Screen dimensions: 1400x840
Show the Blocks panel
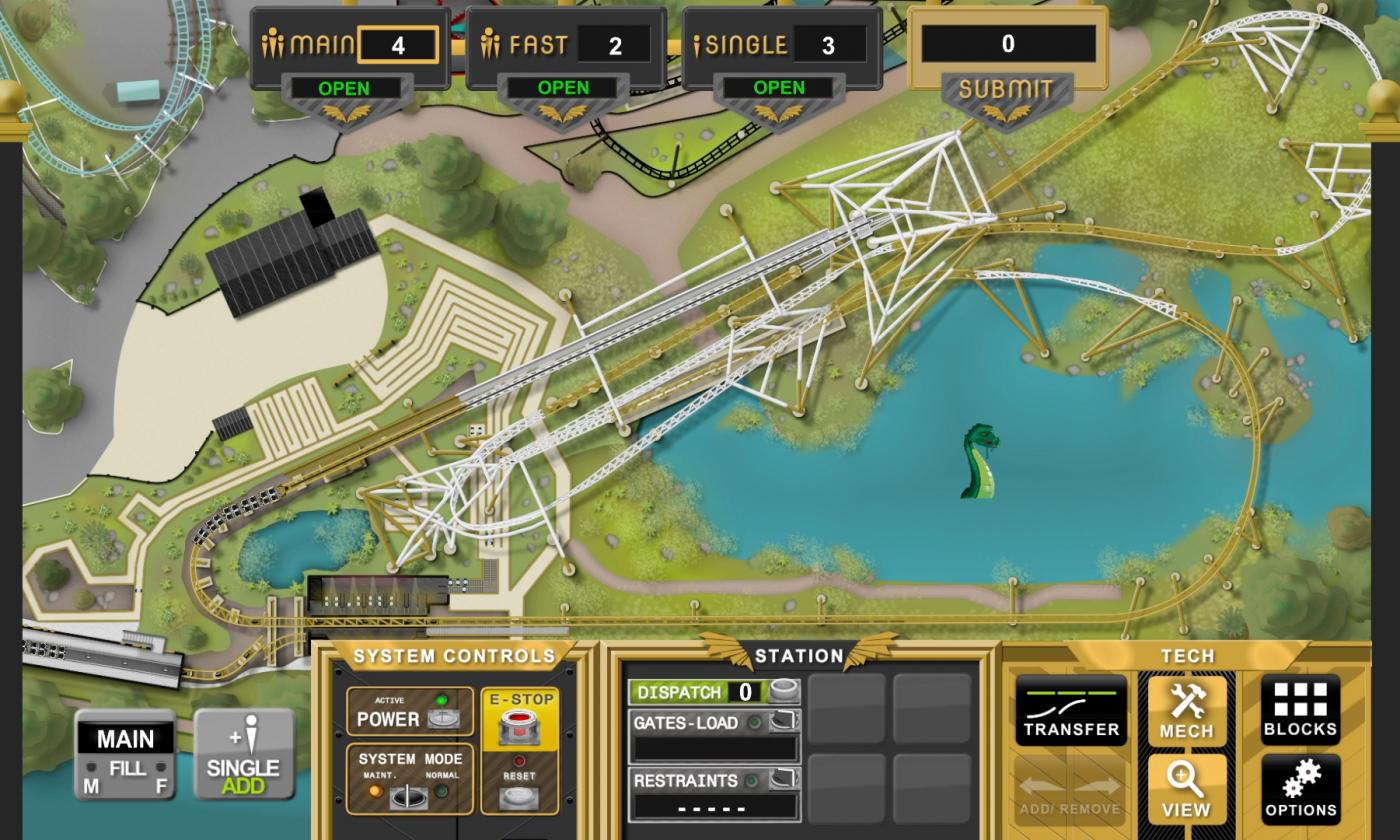1300,710
